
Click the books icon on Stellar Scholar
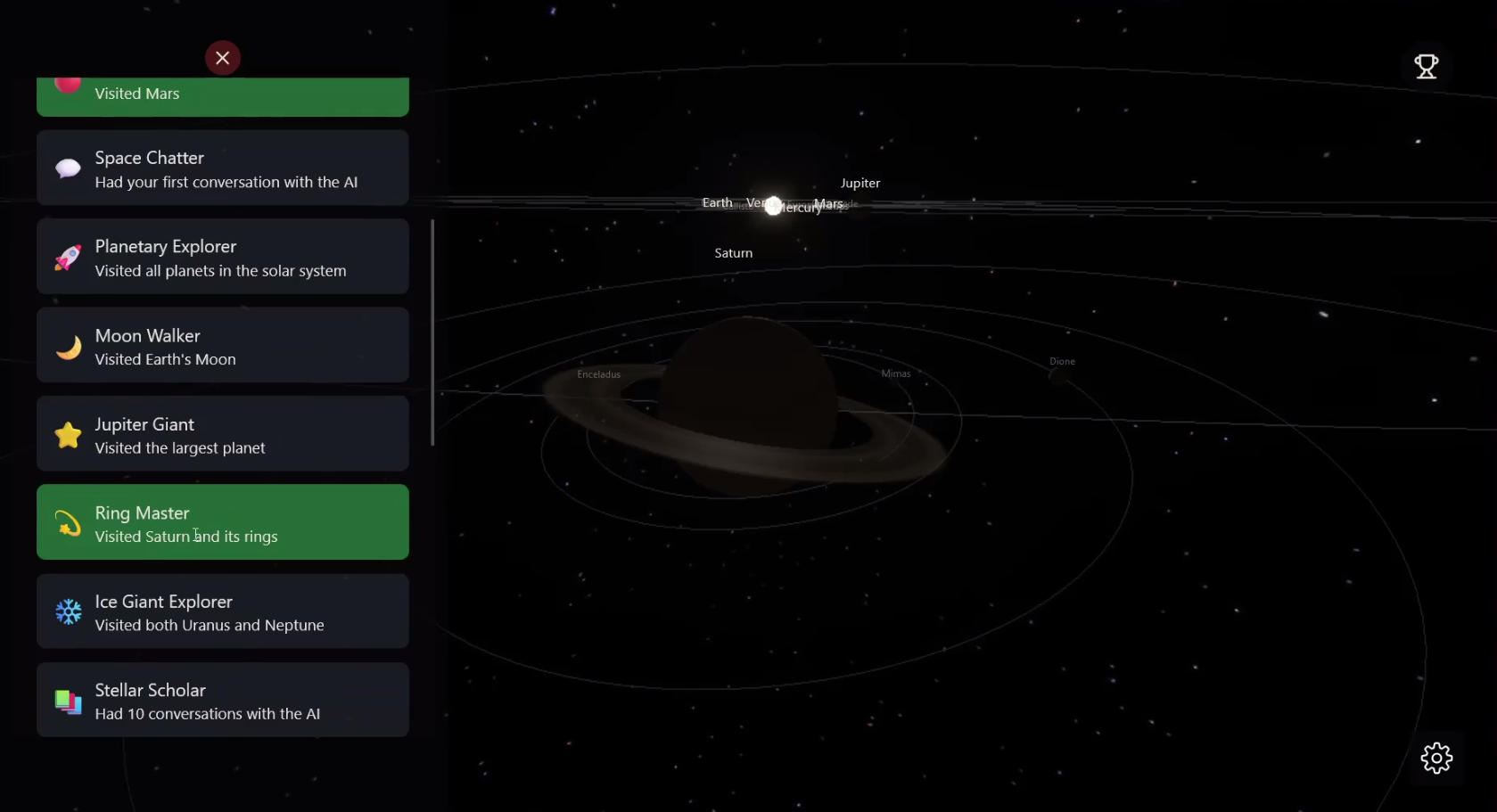[68, 701]
